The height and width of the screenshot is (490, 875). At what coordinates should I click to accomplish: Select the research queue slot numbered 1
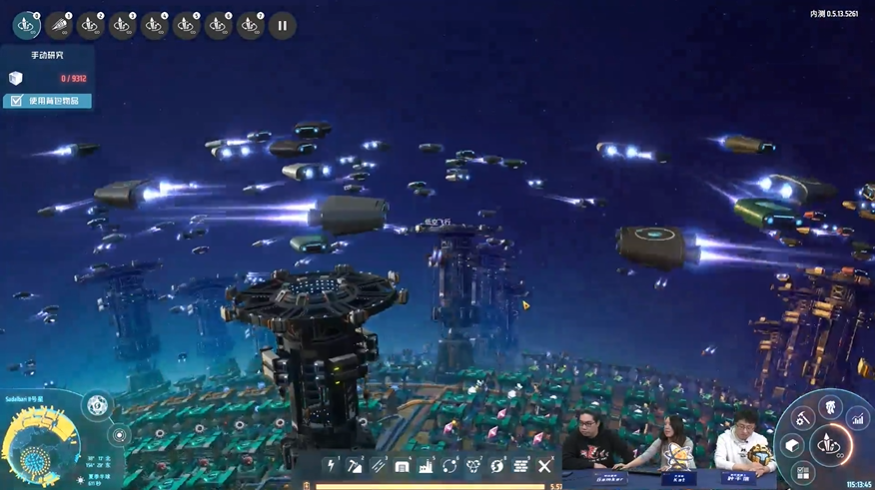point(58,25)
